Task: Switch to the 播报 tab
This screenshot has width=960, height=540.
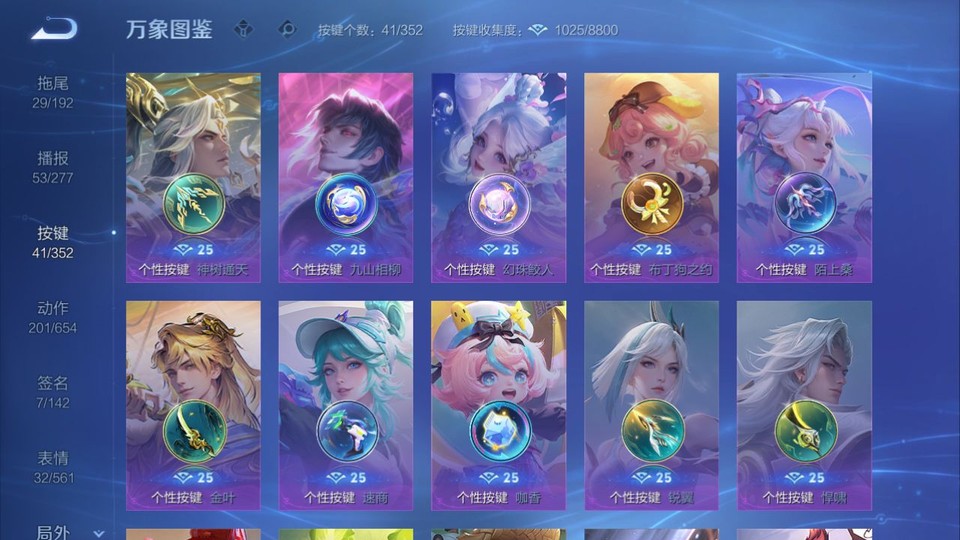Action: tap(53, 167)
